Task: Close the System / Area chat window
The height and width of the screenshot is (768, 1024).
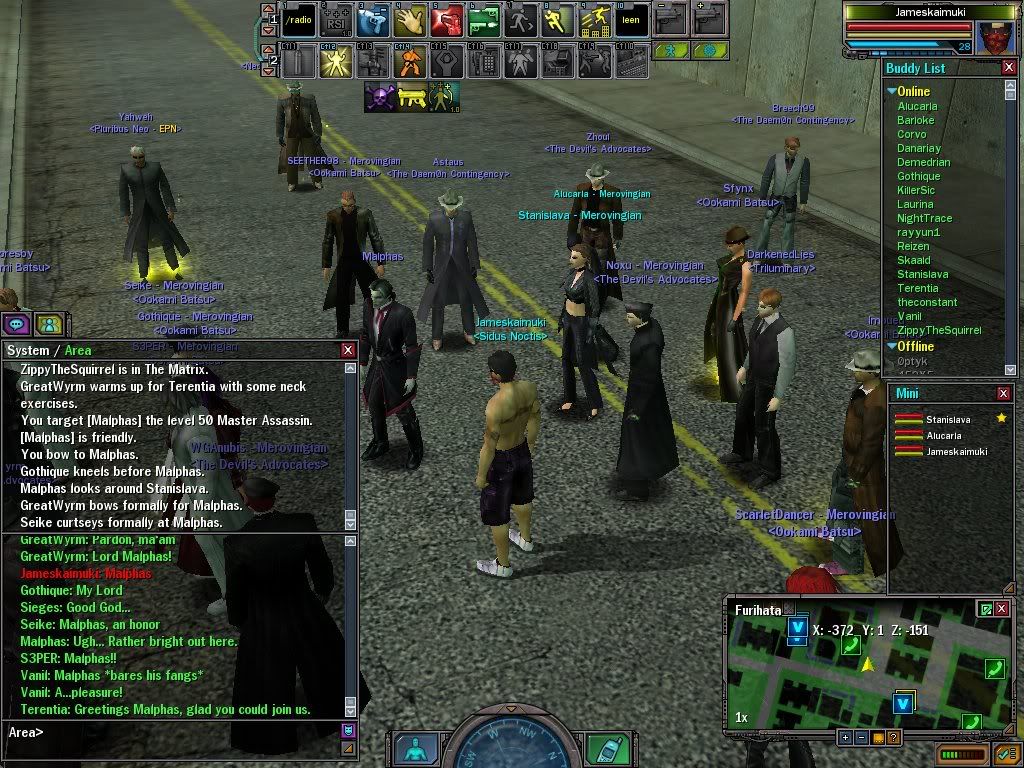Action: pyautogui.click(x=348, y=350)
